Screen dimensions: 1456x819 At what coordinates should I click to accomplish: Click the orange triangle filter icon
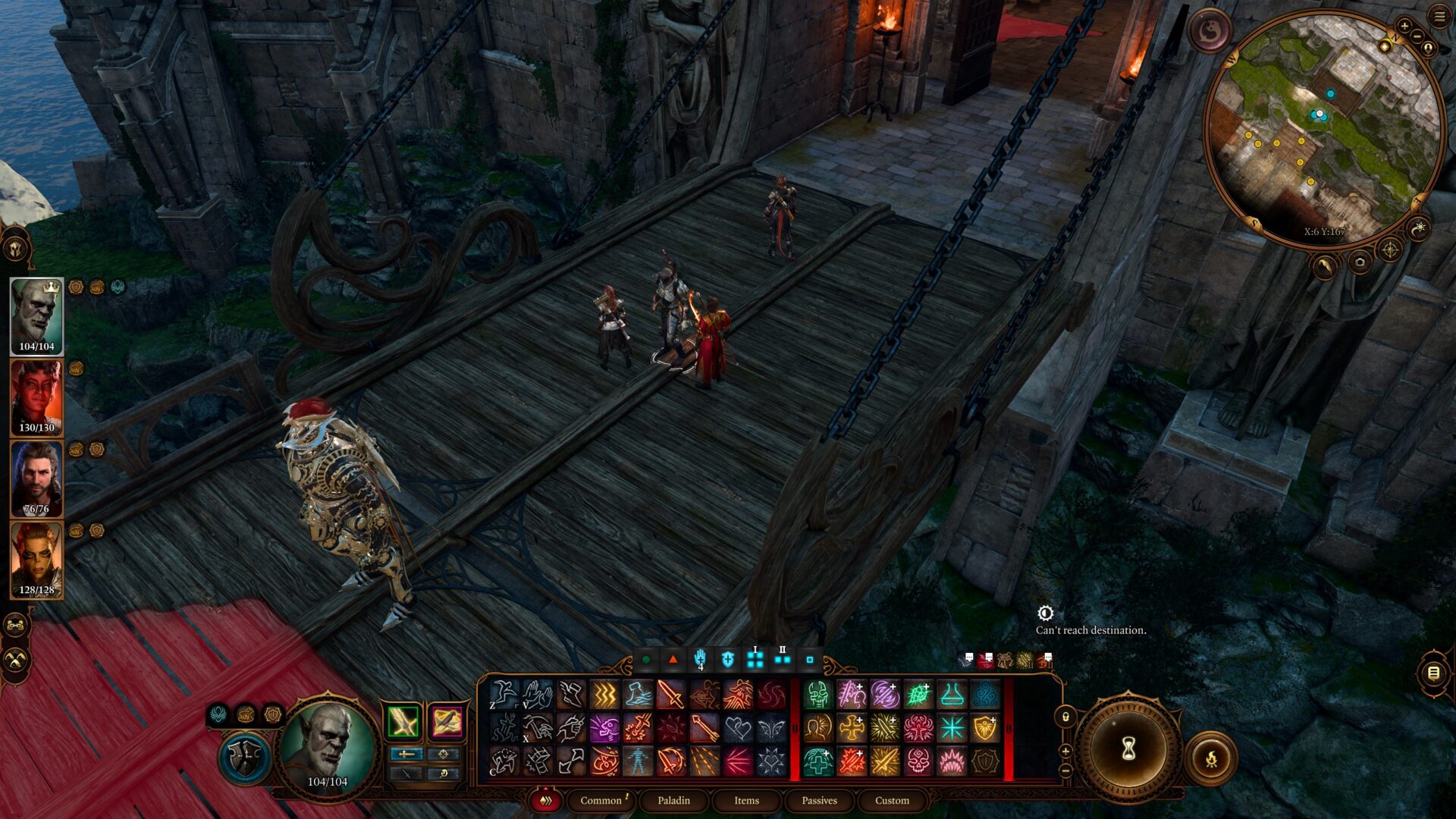pyautogui.click(x=673, y=659)
